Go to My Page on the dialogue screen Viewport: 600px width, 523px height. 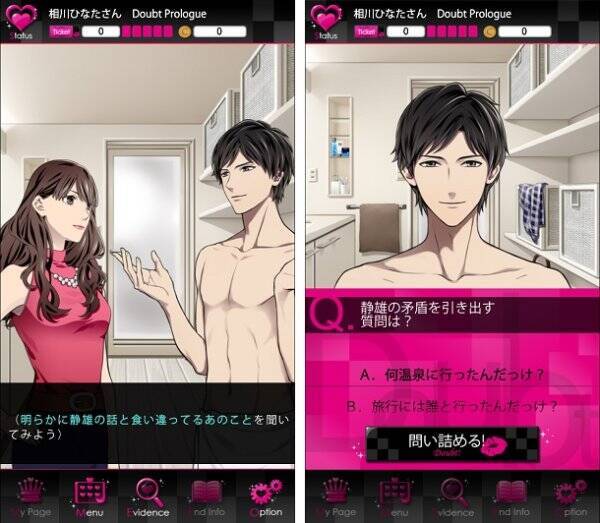pyautogui.click(x=33, y=497)
